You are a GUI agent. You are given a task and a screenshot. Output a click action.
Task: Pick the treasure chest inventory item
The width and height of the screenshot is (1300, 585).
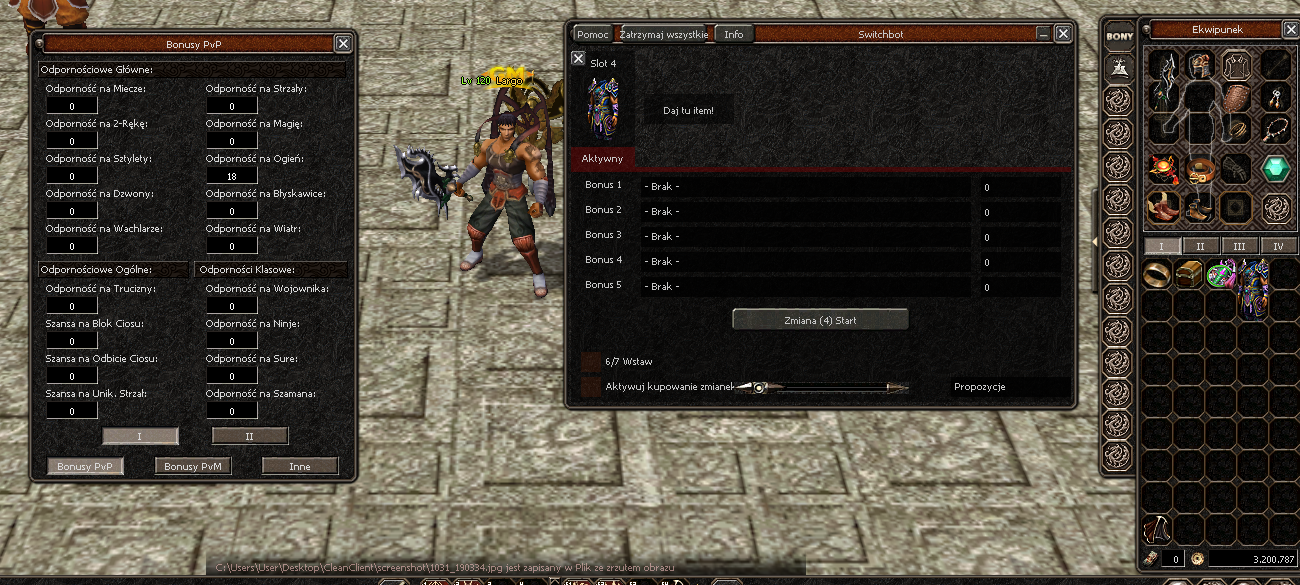point(1189,272)
